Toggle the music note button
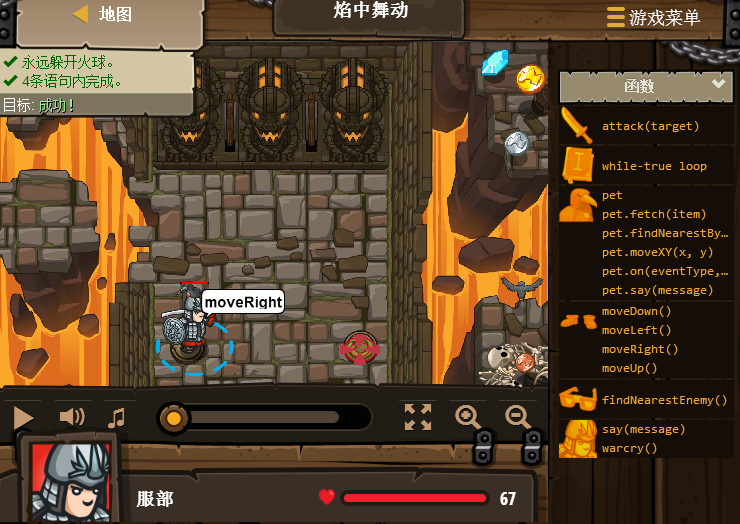 (x=117, y=417)
